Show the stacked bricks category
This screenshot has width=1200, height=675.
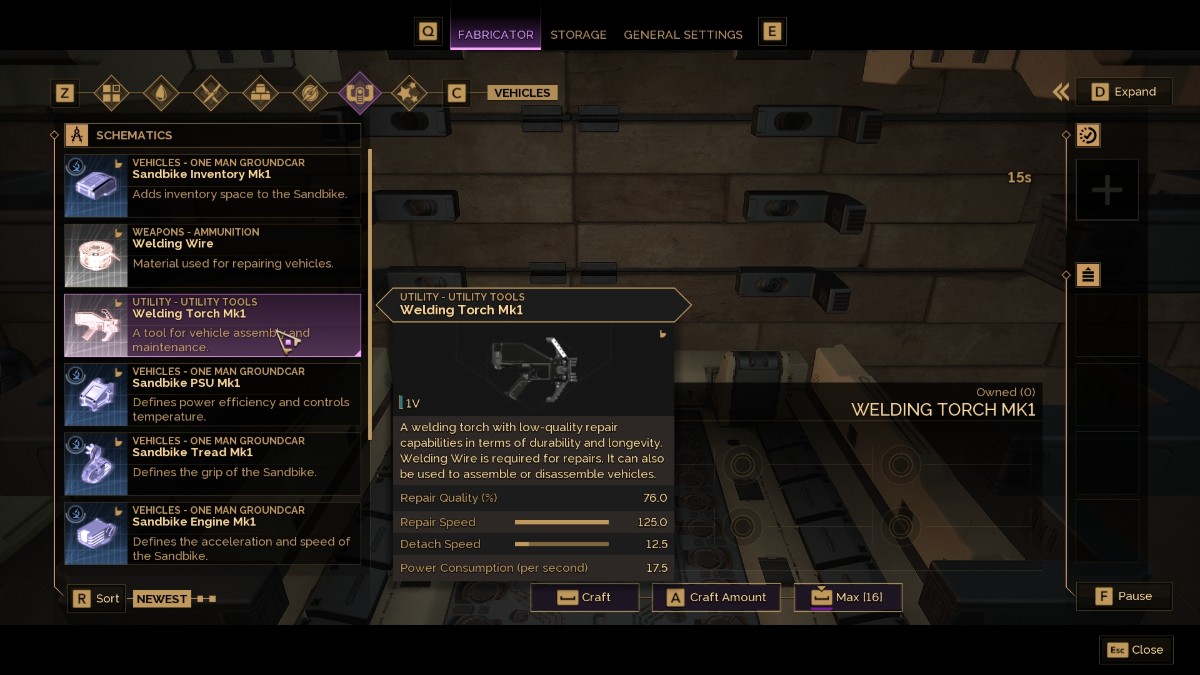point(260,93)
